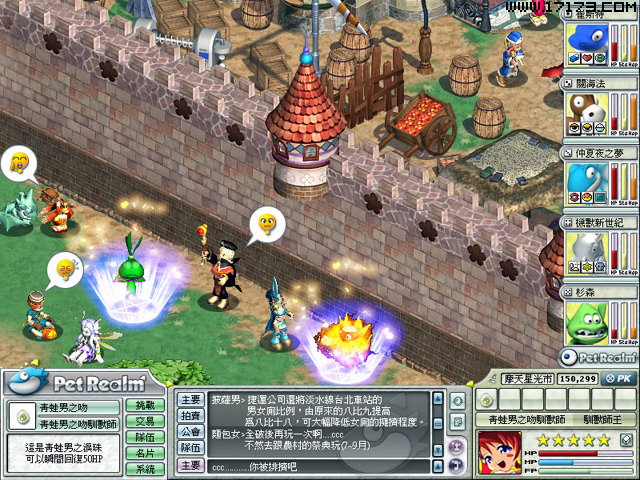Open the book icon beside the star rating
The width and height of the screenshot is (640, 480).
click(x=626, y=440)
